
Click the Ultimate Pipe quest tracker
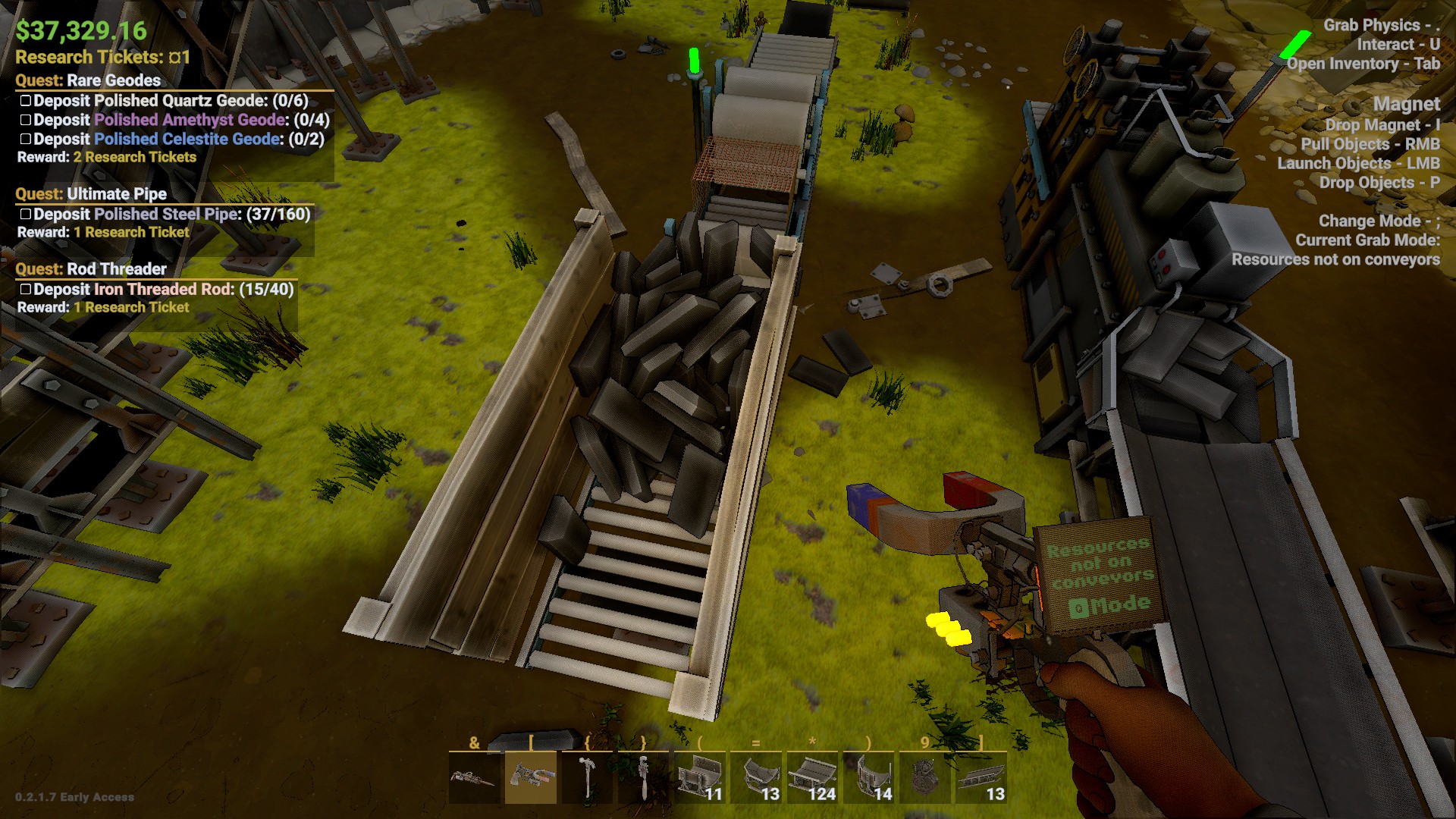tap(91, 194)
